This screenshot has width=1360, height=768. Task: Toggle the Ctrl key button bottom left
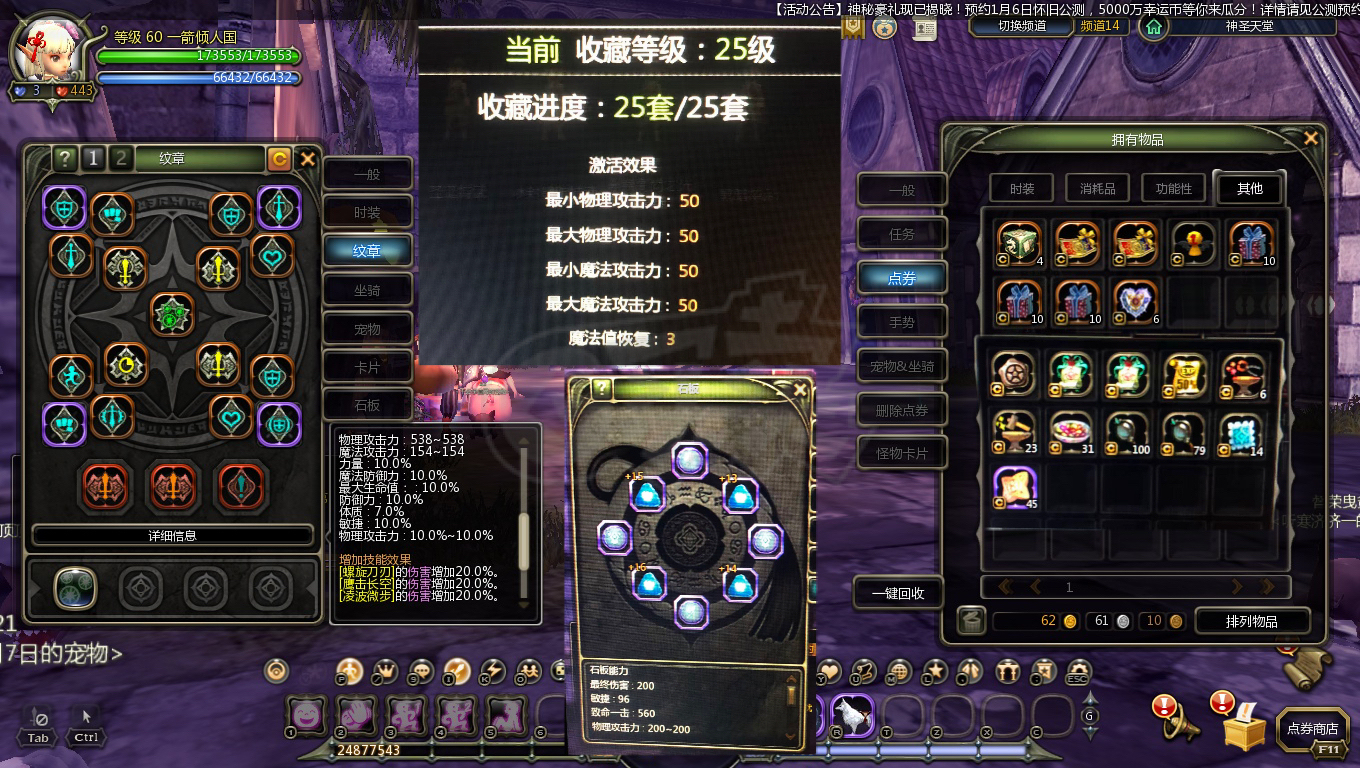(x=85, y=727)
